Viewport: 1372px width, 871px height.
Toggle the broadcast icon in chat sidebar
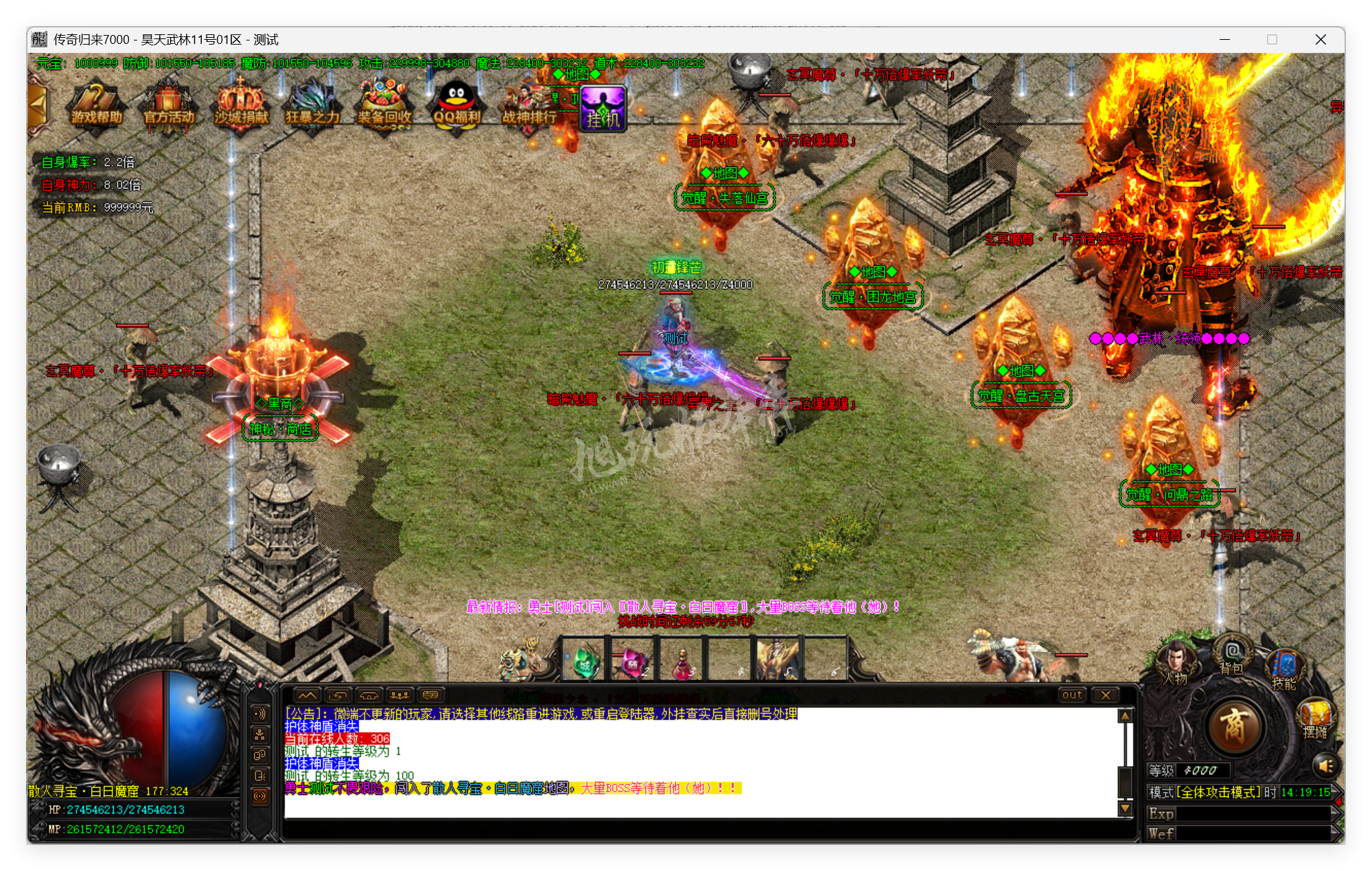pyautogui.click(x=261, y=795)
